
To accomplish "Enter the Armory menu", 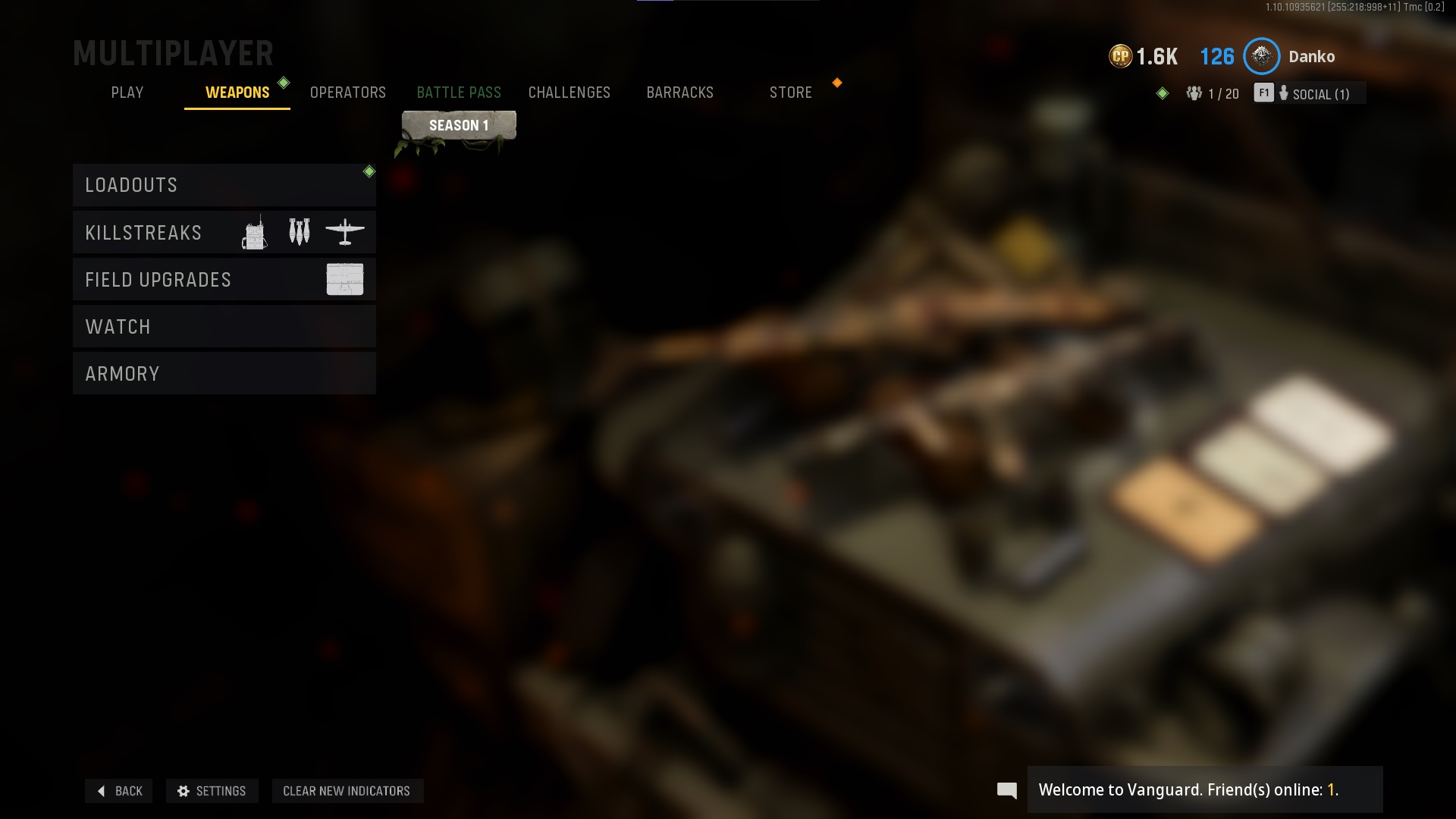I will click(x=224, y=374).
